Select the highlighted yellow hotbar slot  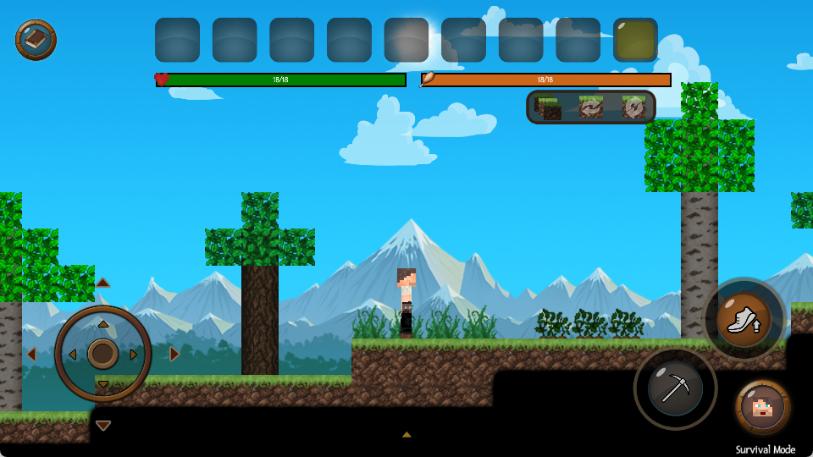click(635, 40)
